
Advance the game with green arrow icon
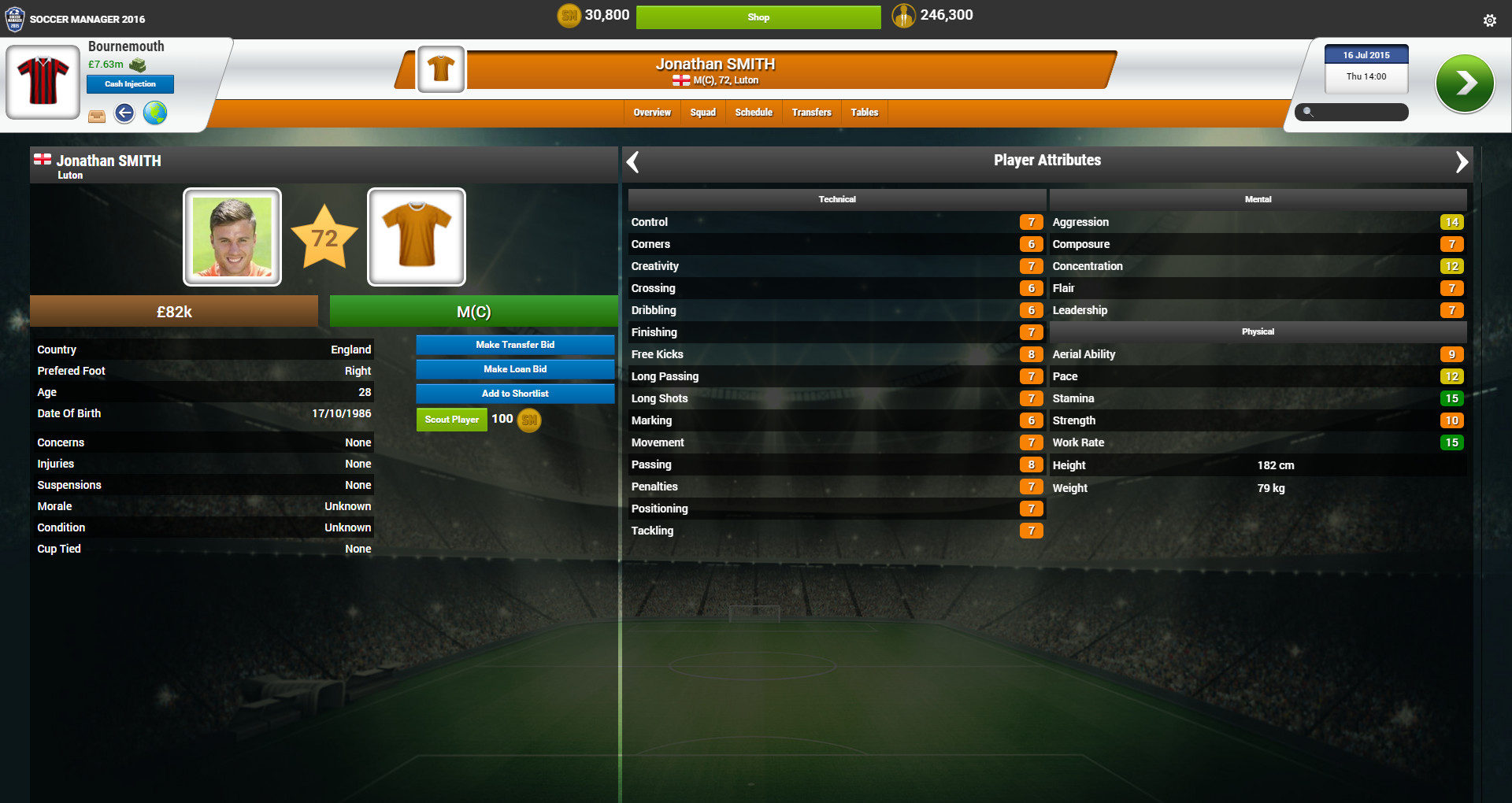tap(1466, 83)
